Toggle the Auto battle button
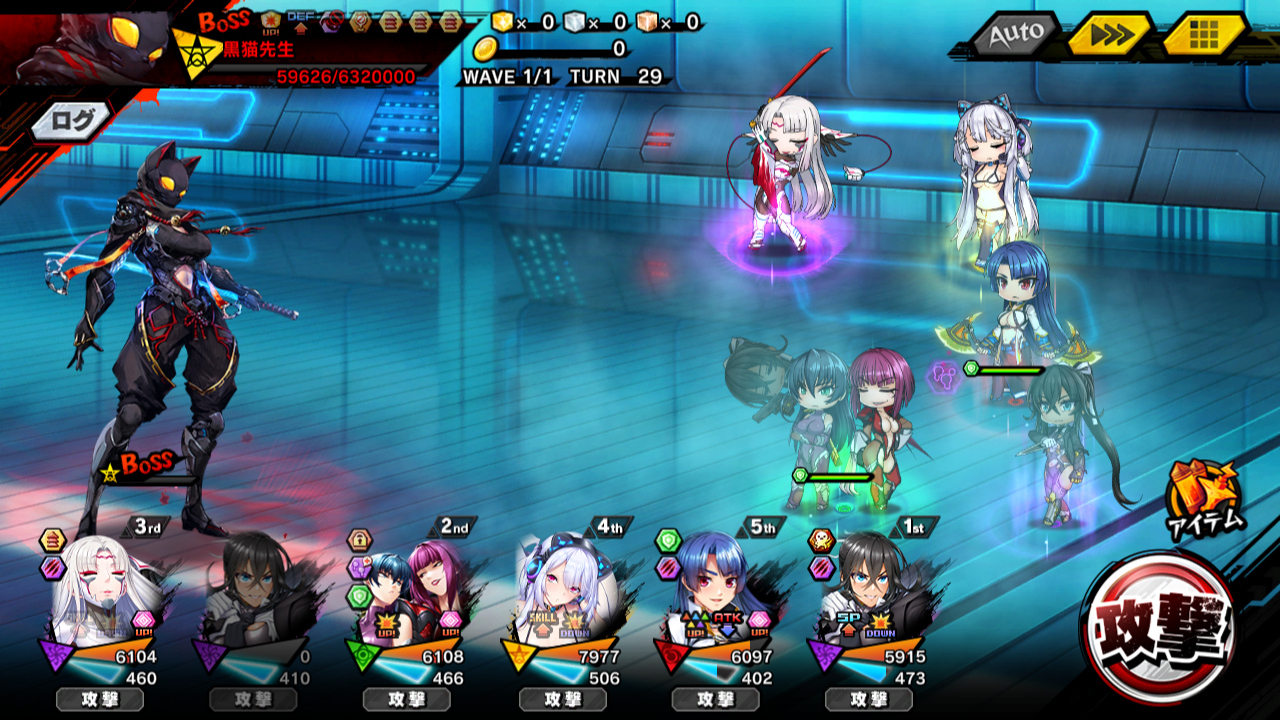Screen dimensions: 1280x720 click(1016, 36)
